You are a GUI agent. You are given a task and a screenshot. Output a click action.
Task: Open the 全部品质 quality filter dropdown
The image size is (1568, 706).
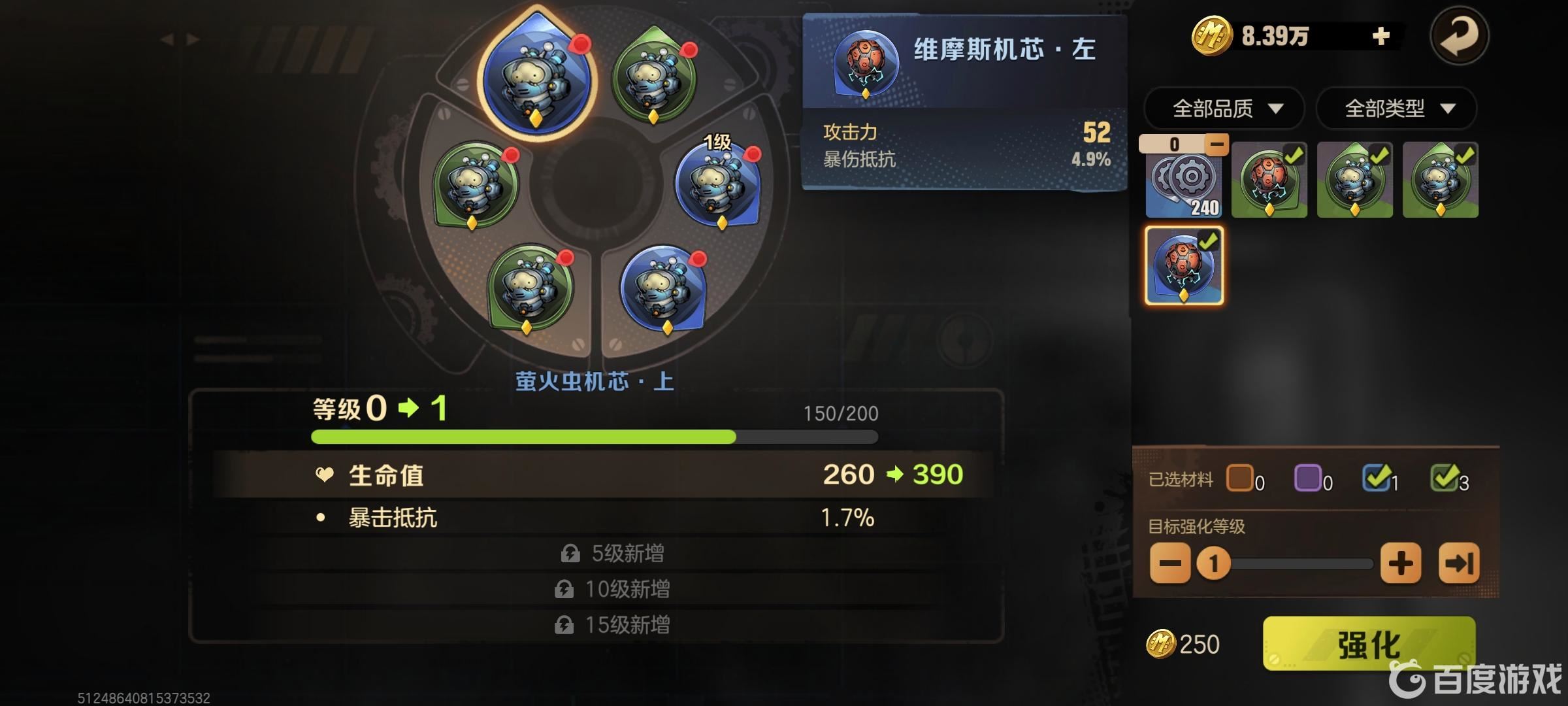1224,109
